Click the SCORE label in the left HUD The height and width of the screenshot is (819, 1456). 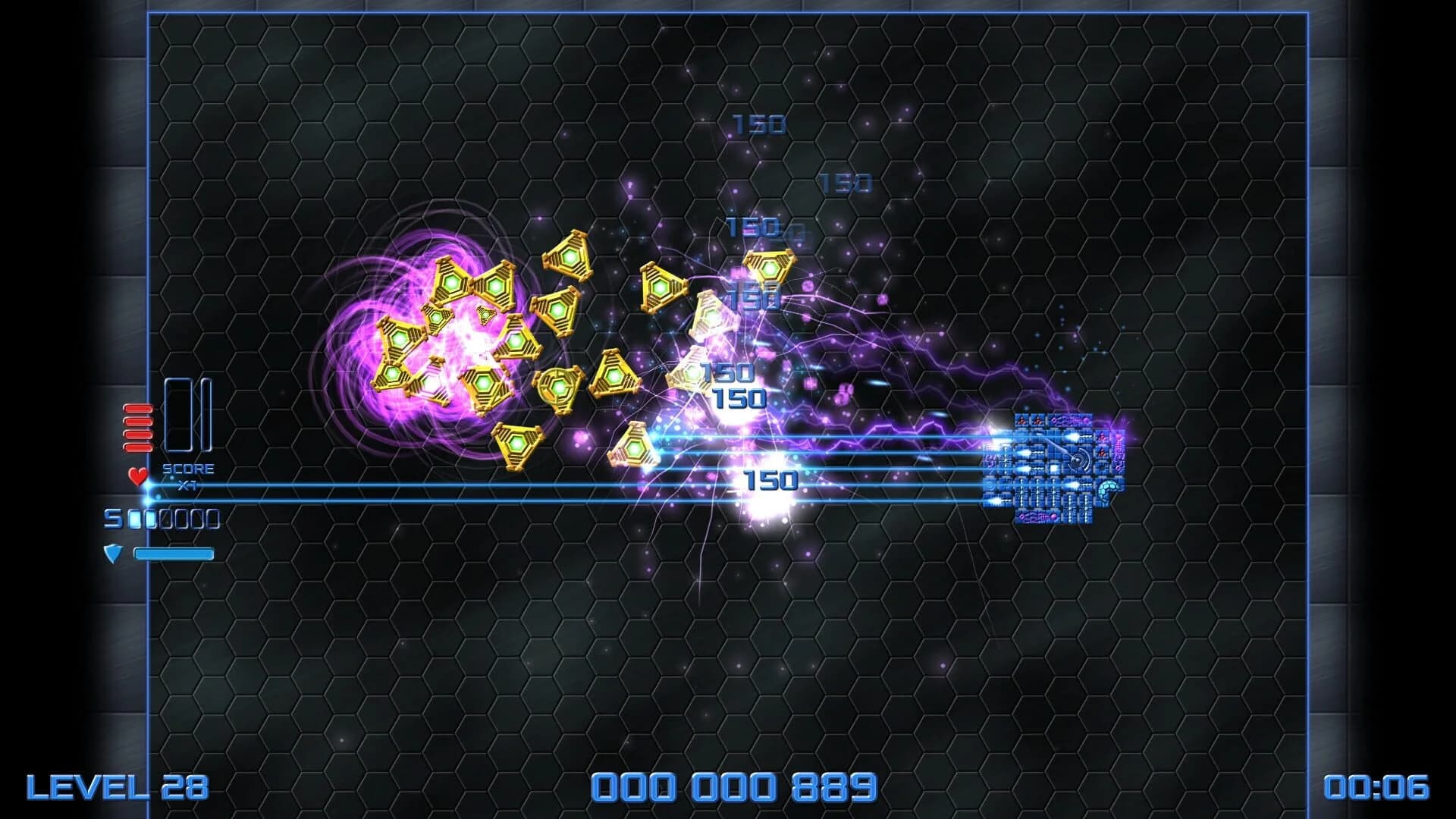tap(190, 469)
